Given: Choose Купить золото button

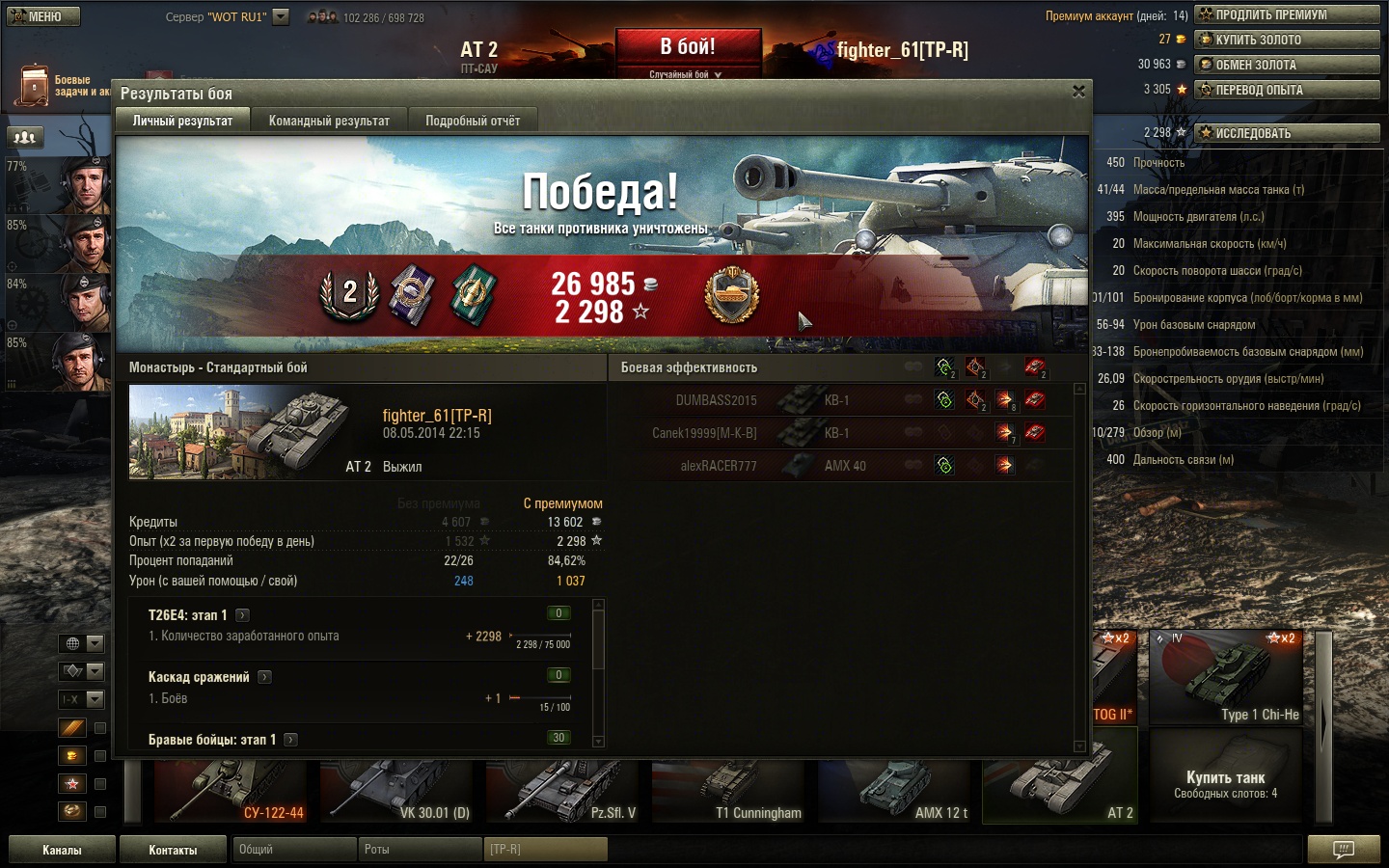Looking at the screenshot, I should click(1287, 40).
